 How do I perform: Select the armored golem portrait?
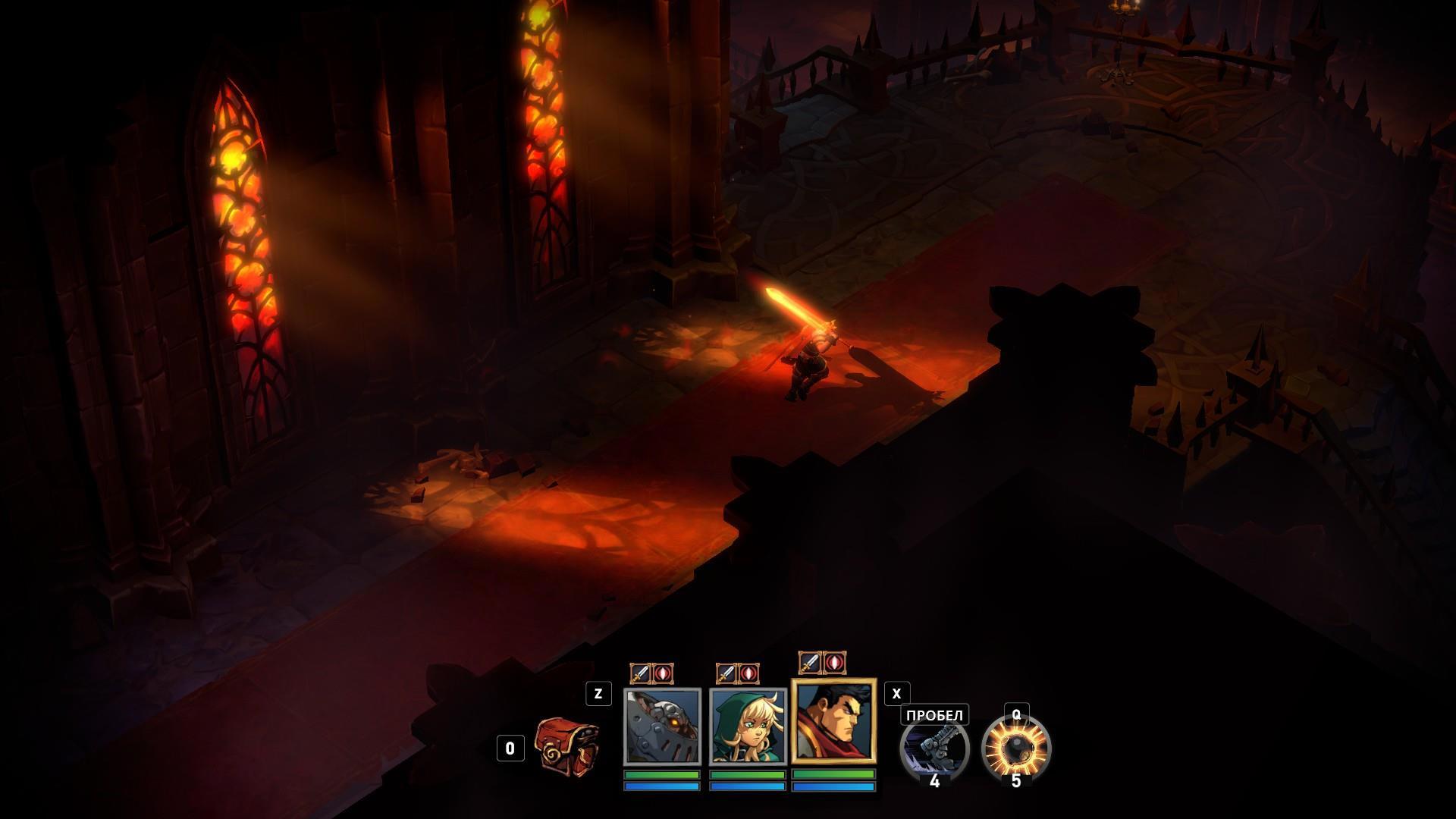[x=662, y=726]
